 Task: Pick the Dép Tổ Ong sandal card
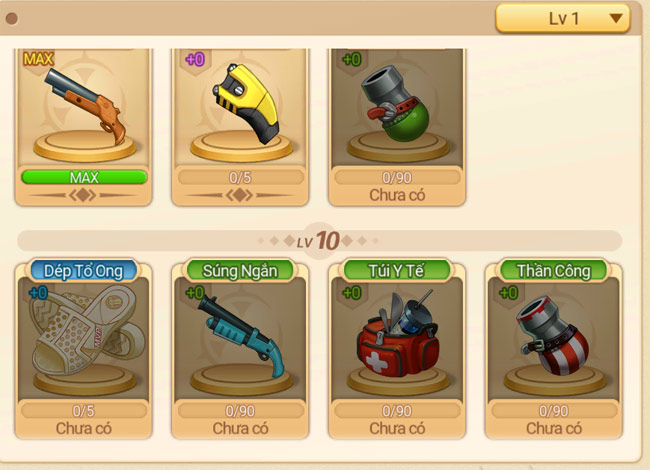84,345
